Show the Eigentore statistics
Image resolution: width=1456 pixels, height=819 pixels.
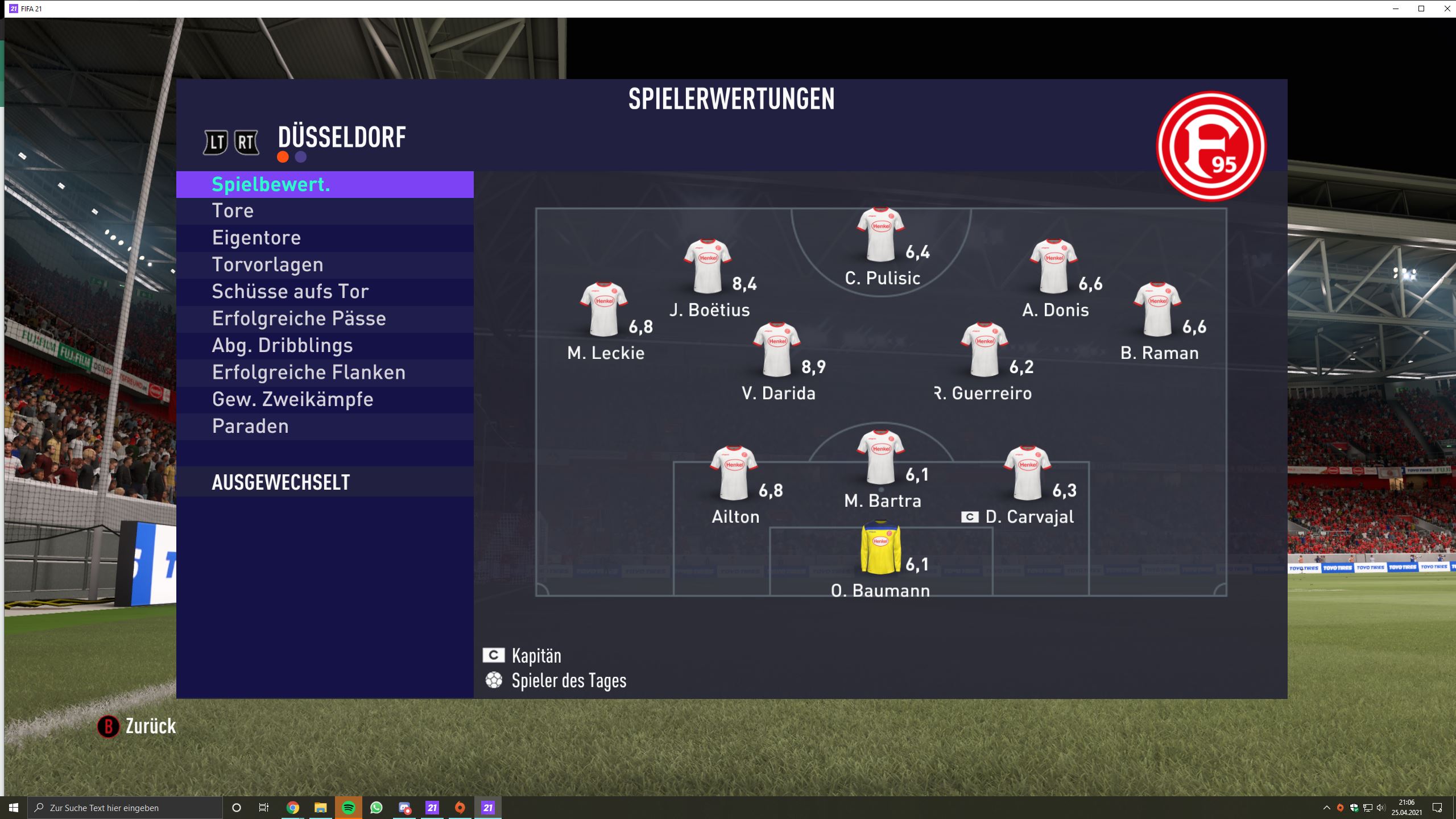[x=324, y=238]
